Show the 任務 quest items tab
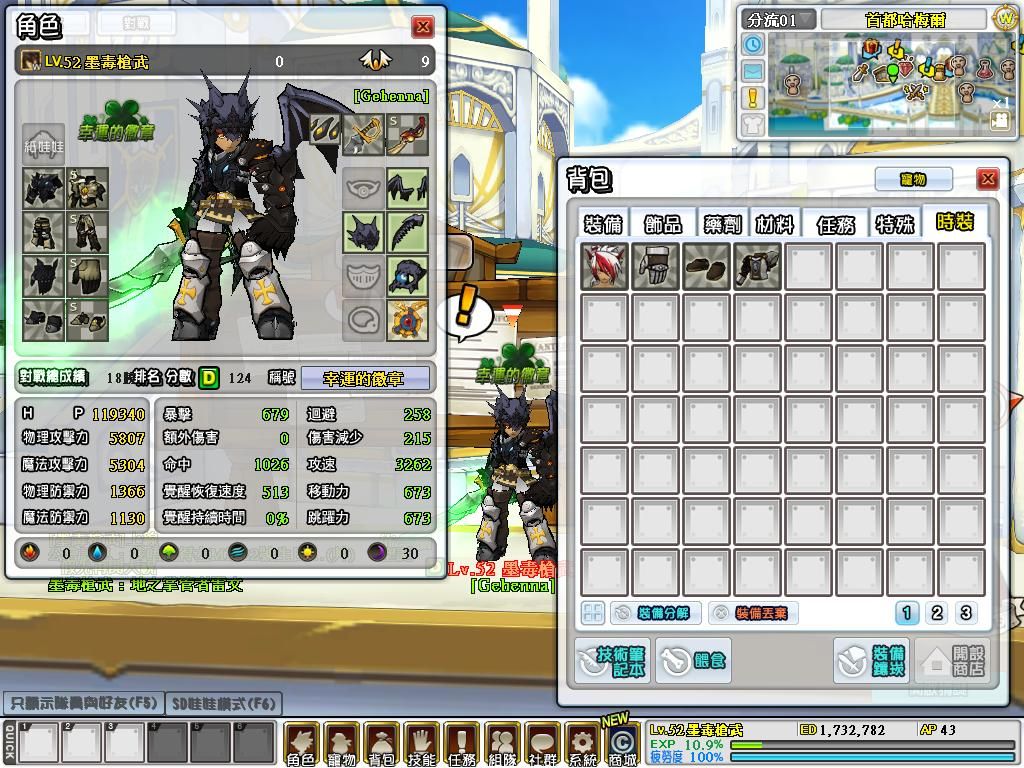 click(x=836, y=223)
